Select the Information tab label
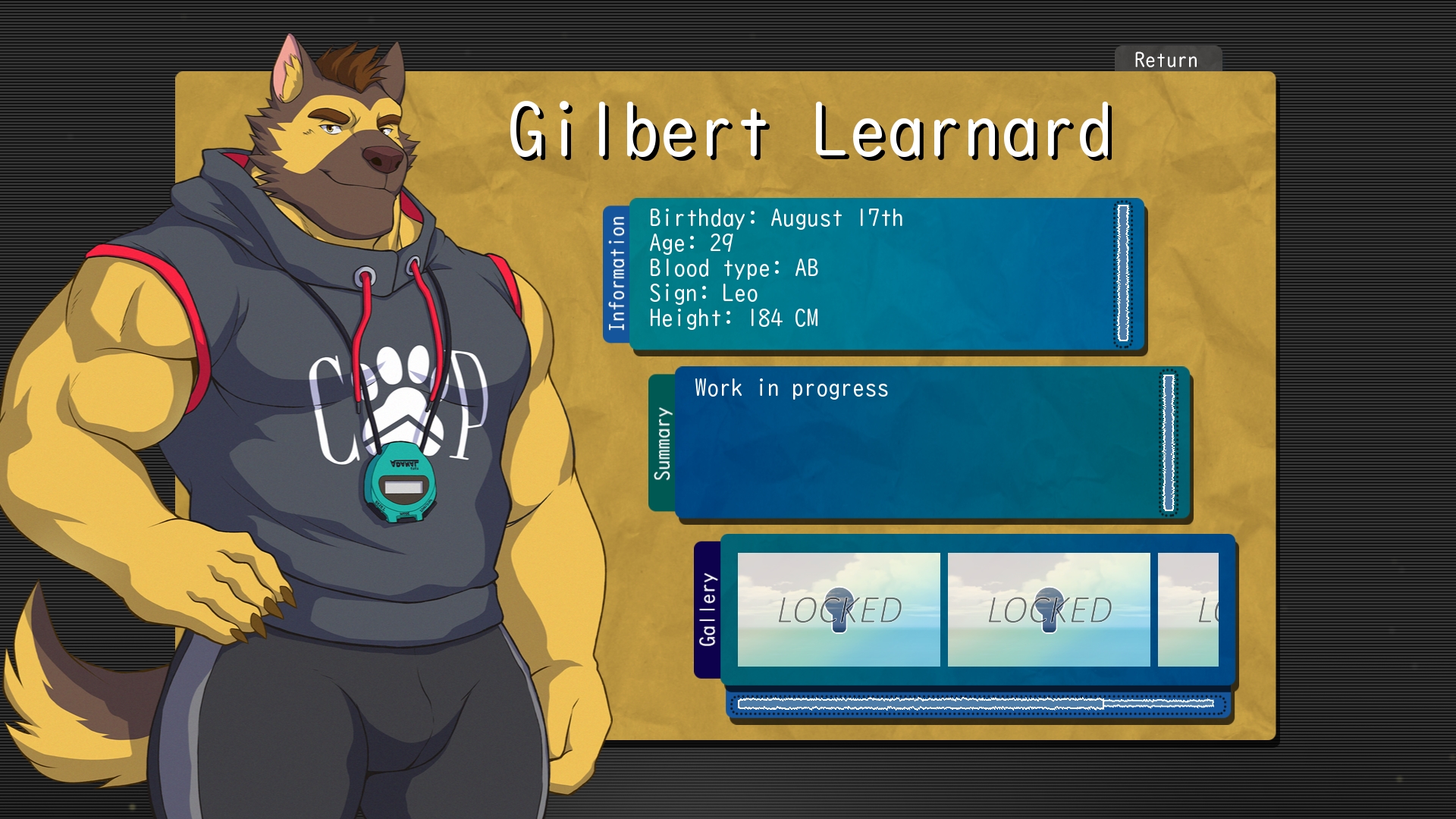The width and height of the screenshot is (1456, 819). click(616, 273)
